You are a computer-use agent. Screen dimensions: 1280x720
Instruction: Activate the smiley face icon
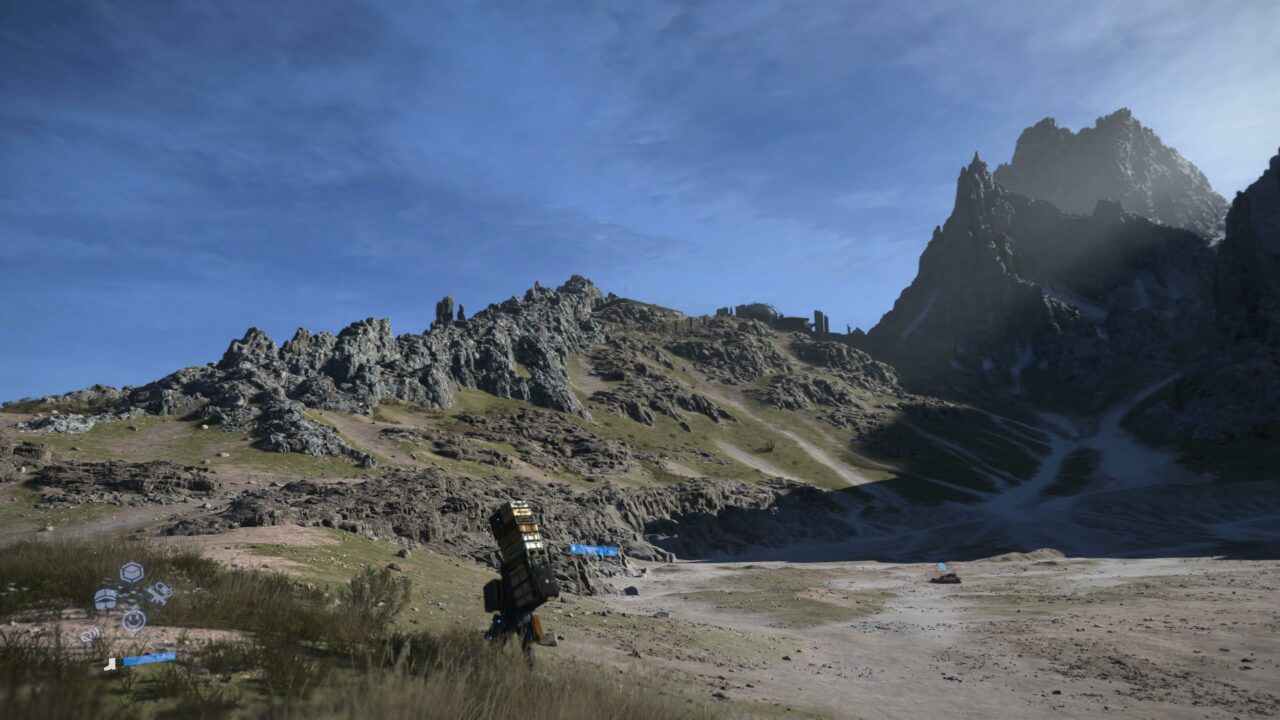[133, 620]
